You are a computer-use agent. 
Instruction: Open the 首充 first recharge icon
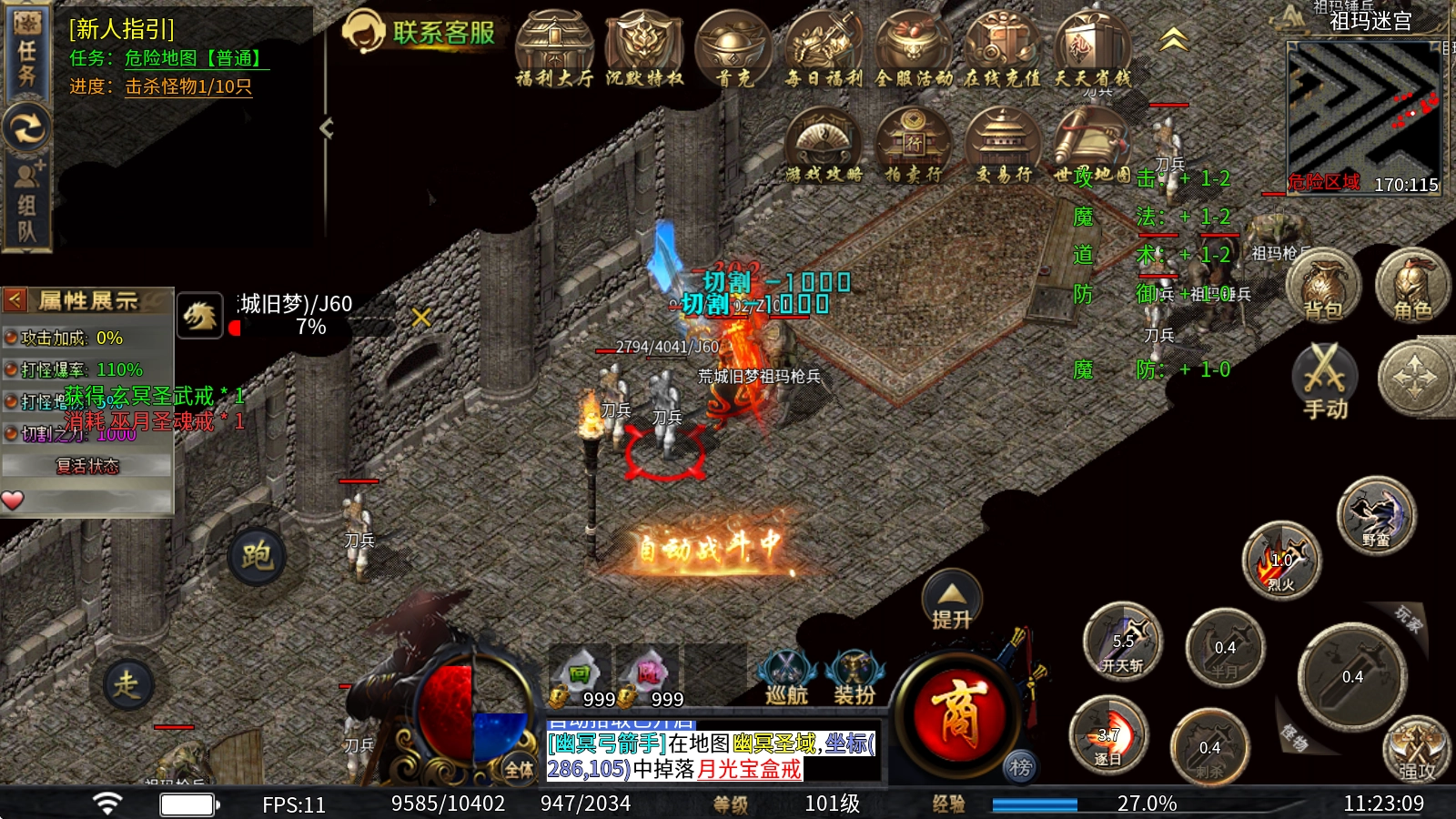733,50
